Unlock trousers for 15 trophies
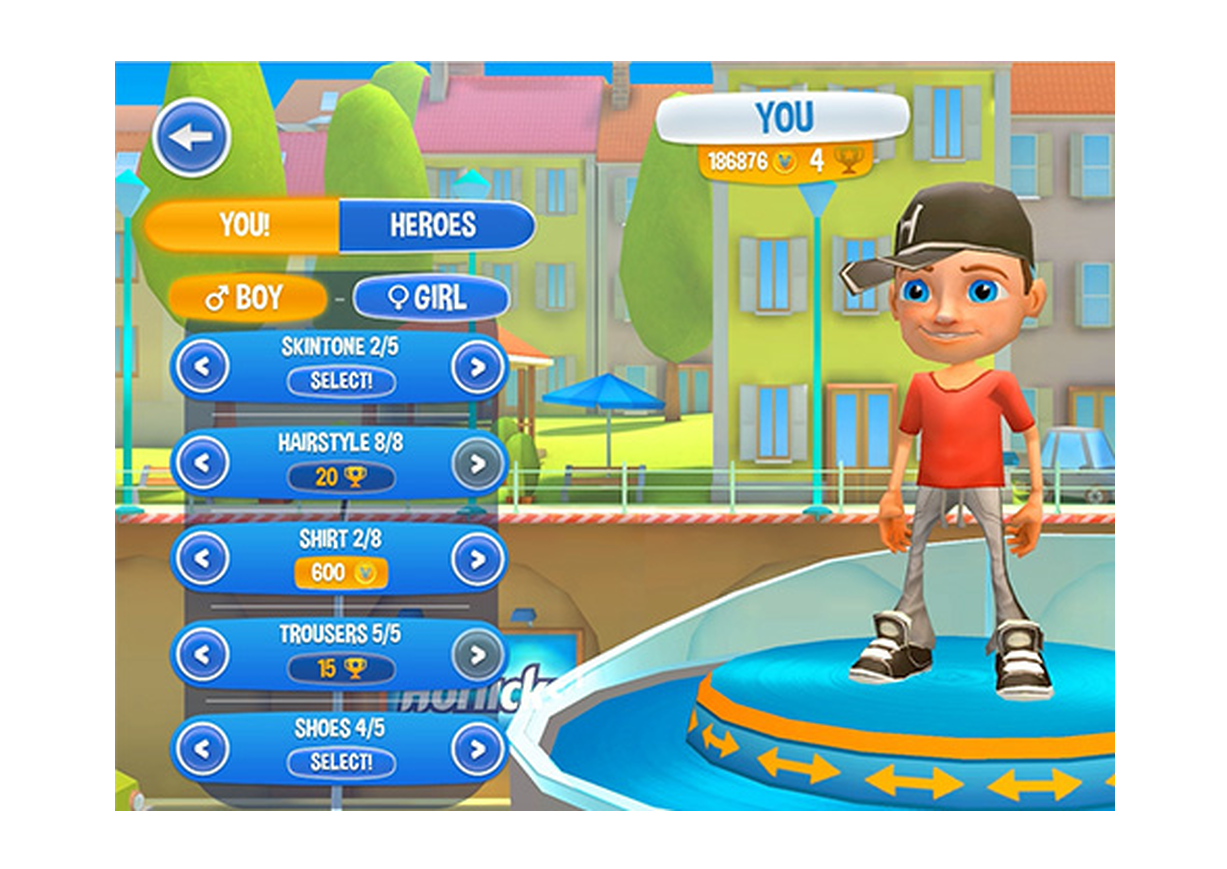The image size is (1227, 869). coord(340,668)
